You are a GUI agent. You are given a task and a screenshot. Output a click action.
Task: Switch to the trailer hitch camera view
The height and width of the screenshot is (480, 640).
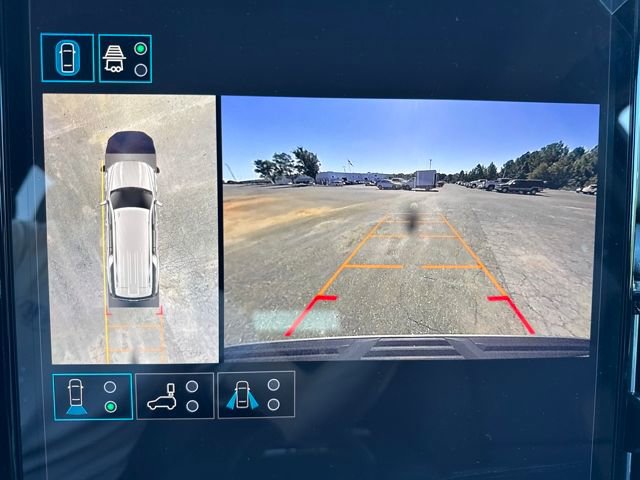pyautogui.click(x=125, y=58)
